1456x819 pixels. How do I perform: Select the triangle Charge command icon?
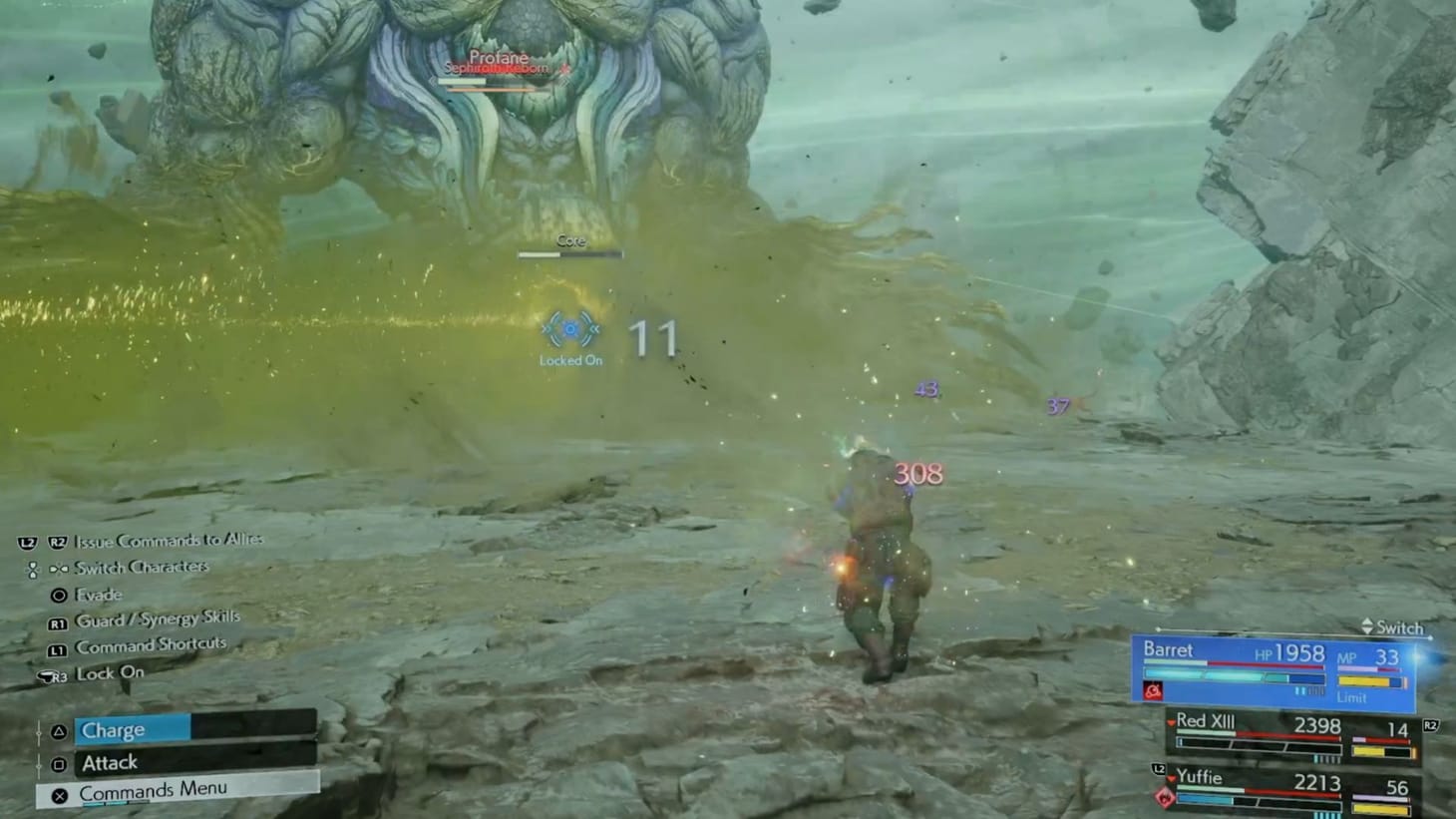pyautogui.click(x=60, y=729)
